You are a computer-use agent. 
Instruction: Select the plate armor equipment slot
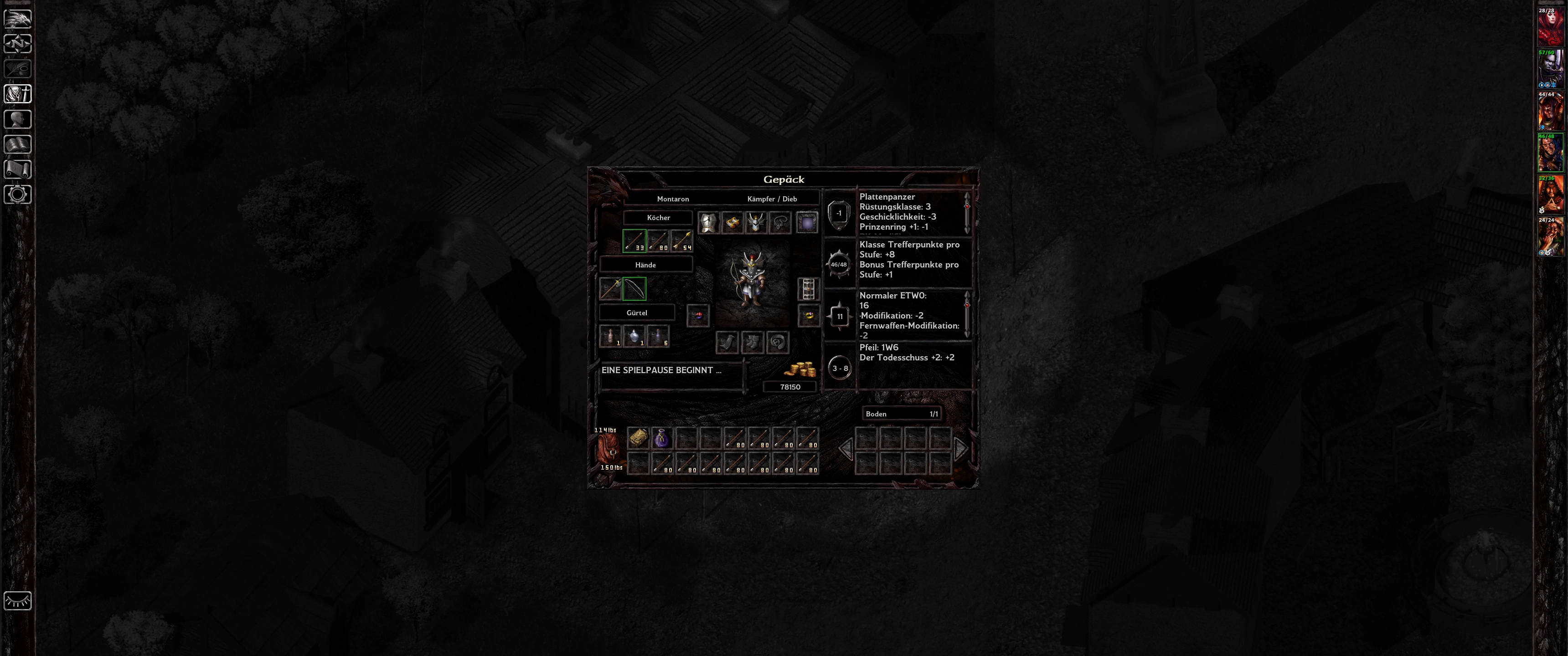click(x=708, y=223)
